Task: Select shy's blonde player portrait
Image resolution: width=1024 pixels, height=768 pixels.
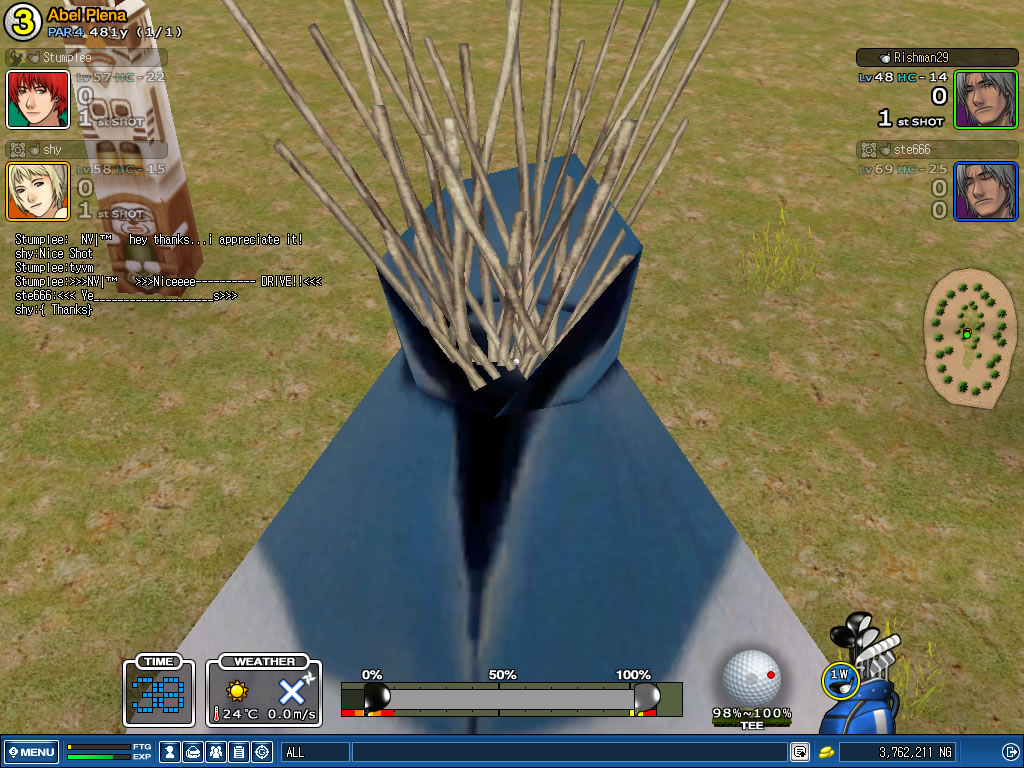Action: tap(38, 191)
